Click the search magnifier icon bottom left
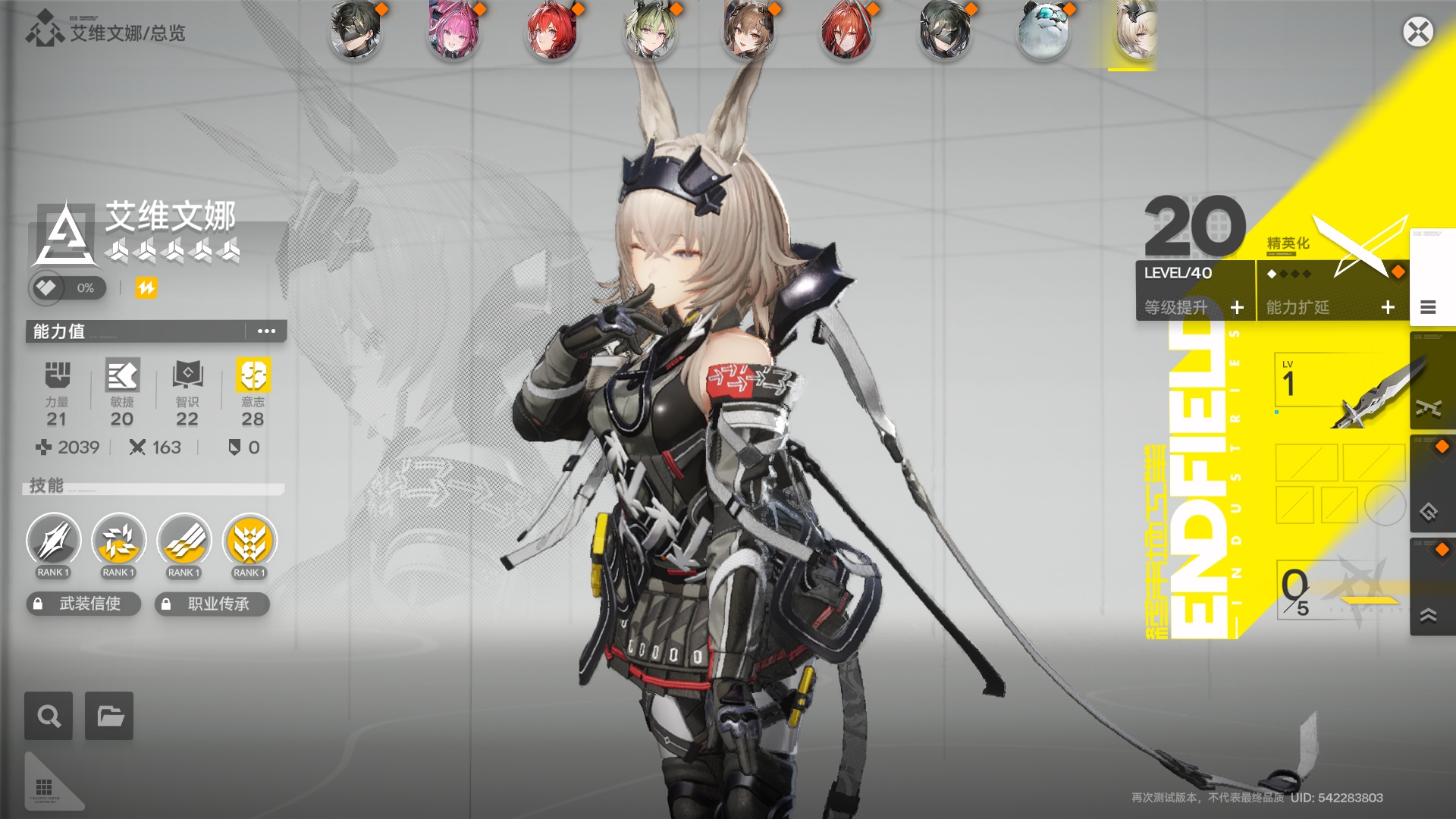Viewport: 1456px width, 819px height. coord(48,715)
